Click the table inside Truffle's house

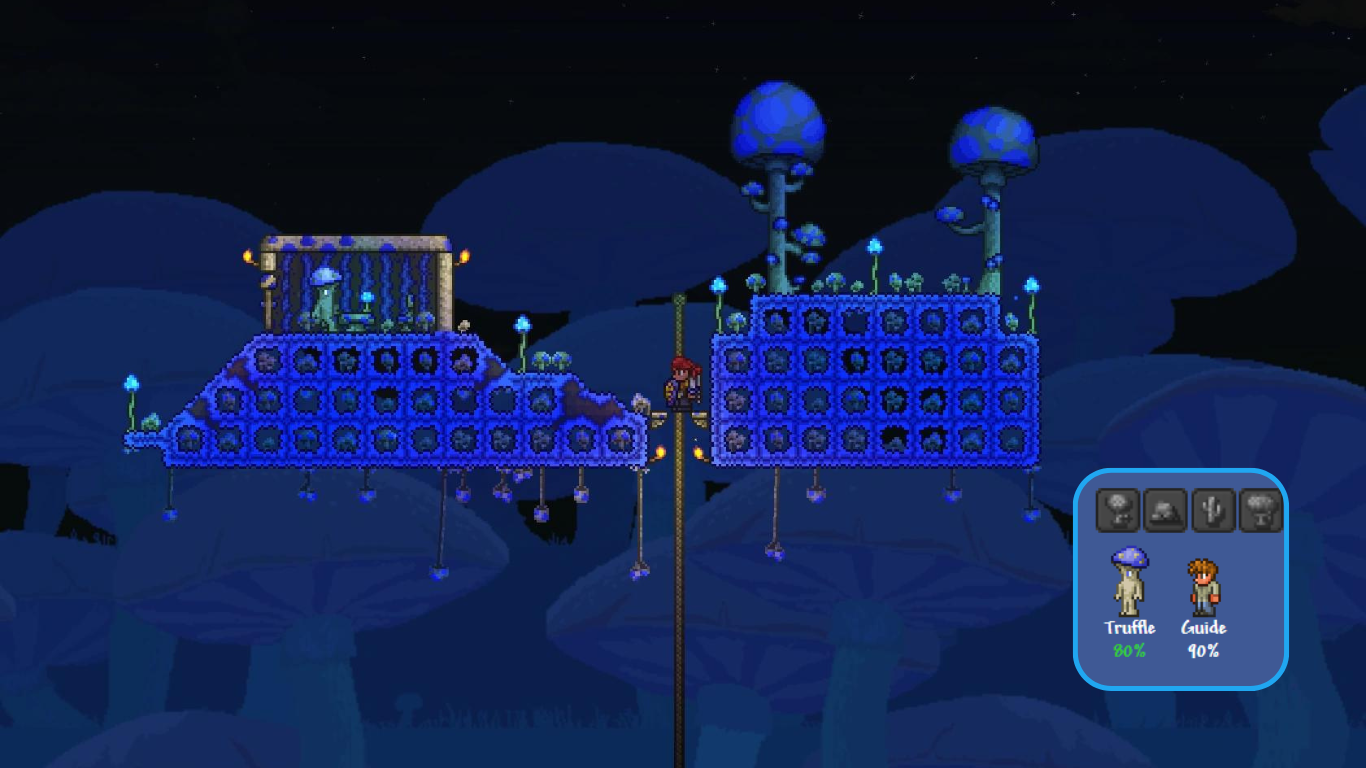[x=356, y=318]
